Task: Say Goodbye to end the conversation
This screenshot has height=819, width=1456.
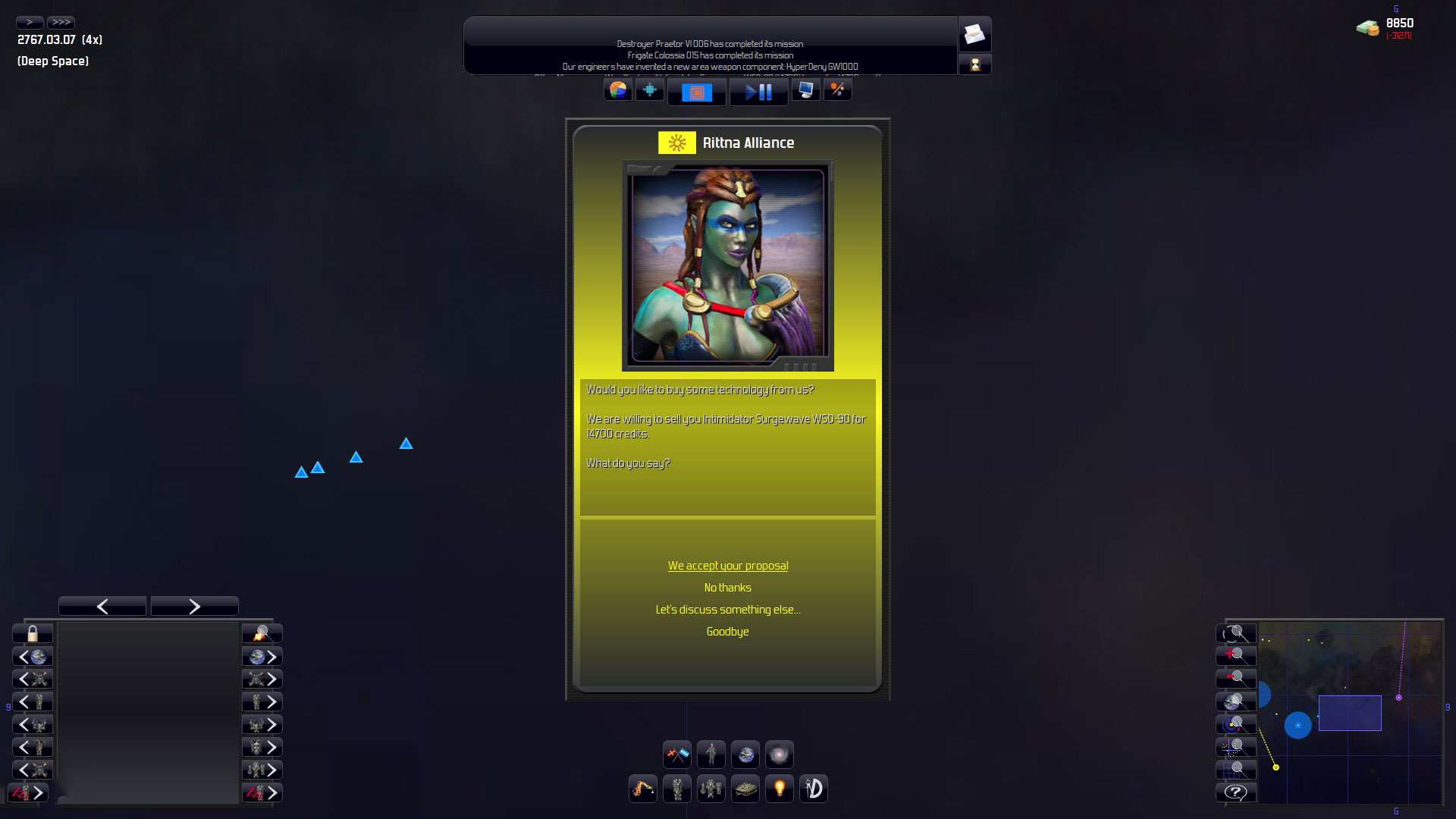Action: pos(727,632)
